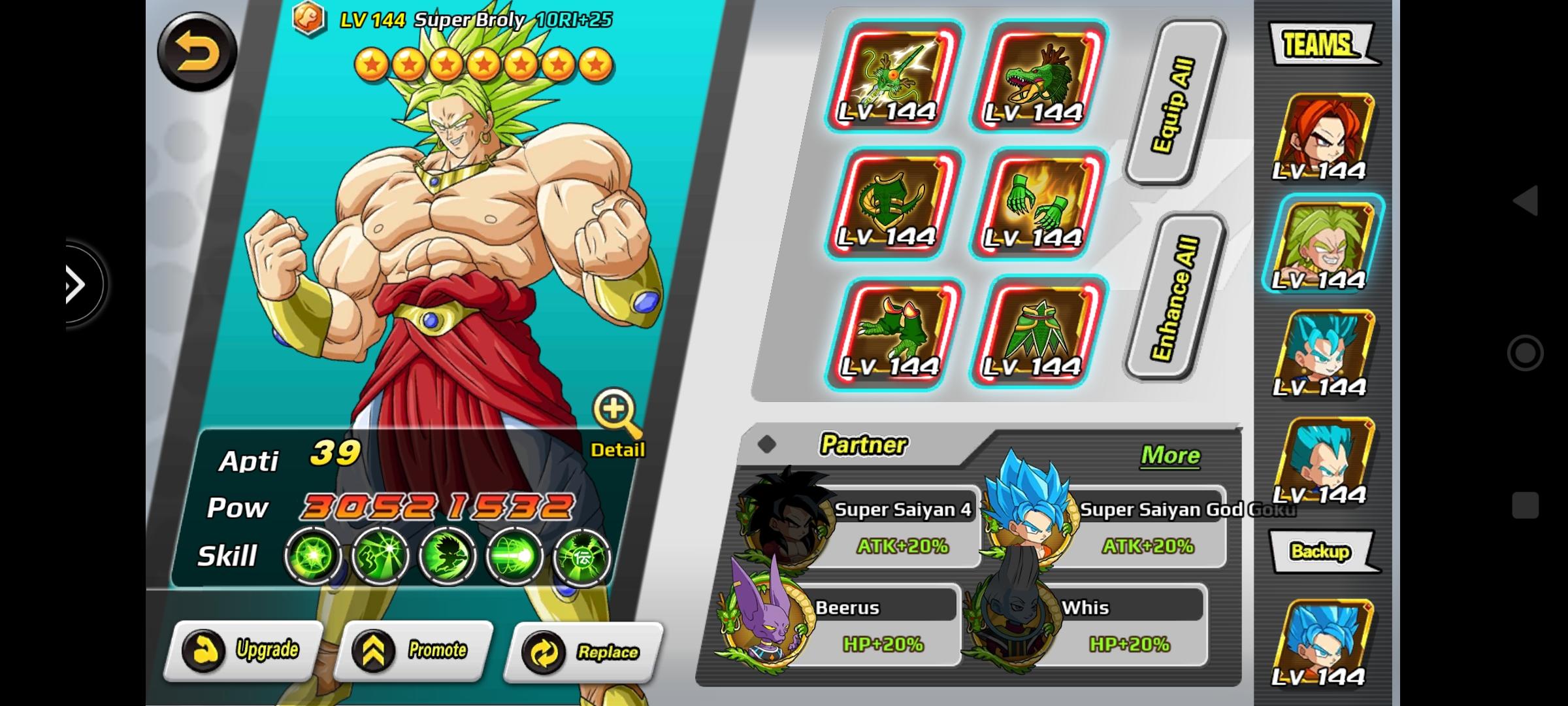Image resolution: width=1568 pixels, height=706 pixels.
Task: Promote Super Broly
Action: pyautogui.click(x=413, y=650)
